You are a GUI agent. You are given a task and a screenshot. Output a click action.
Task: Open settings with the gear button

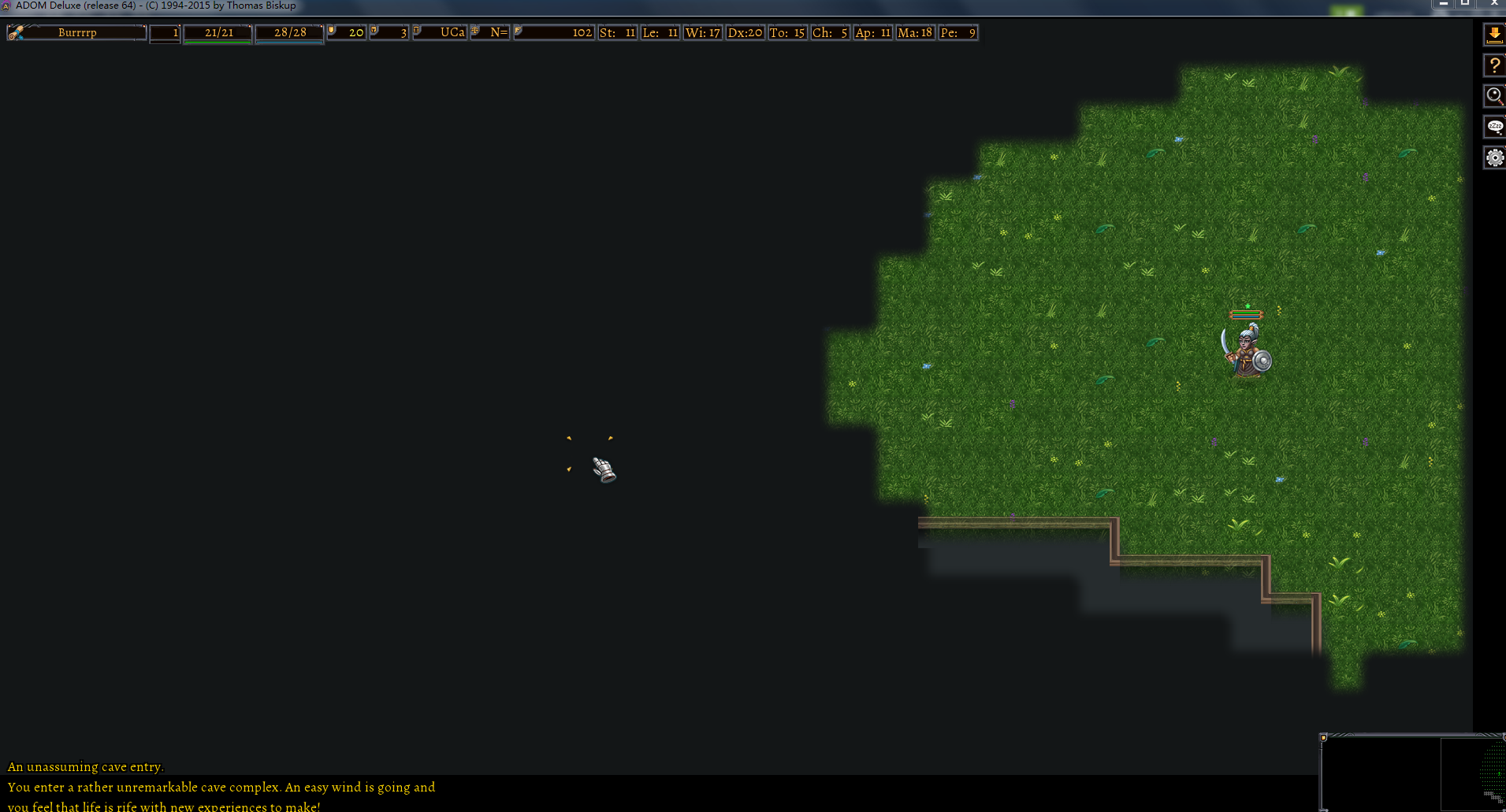(x=1494, y=158)
